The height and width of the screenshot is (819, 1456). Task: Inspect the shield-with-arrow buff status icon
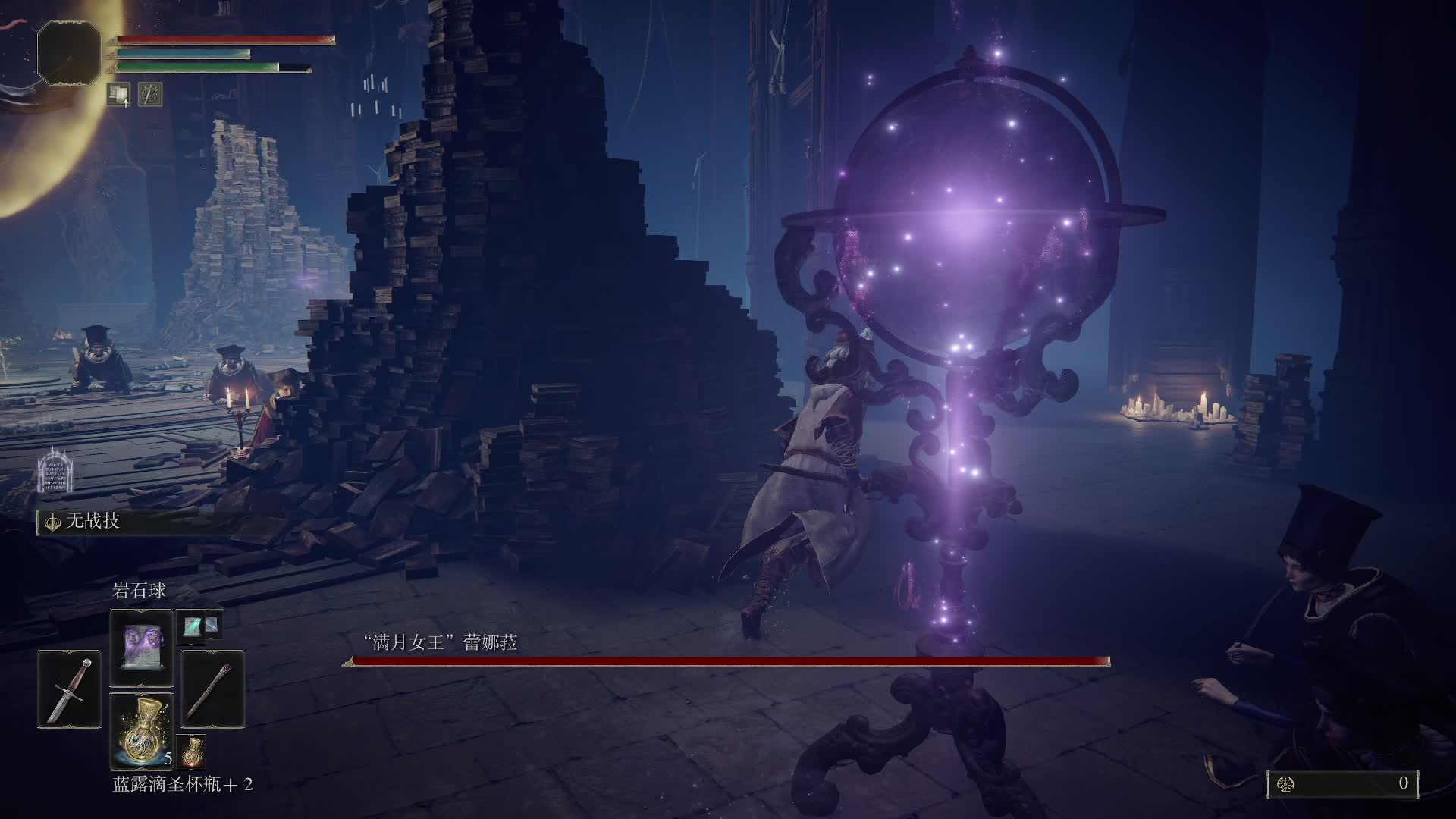click(x=118, y=94)
